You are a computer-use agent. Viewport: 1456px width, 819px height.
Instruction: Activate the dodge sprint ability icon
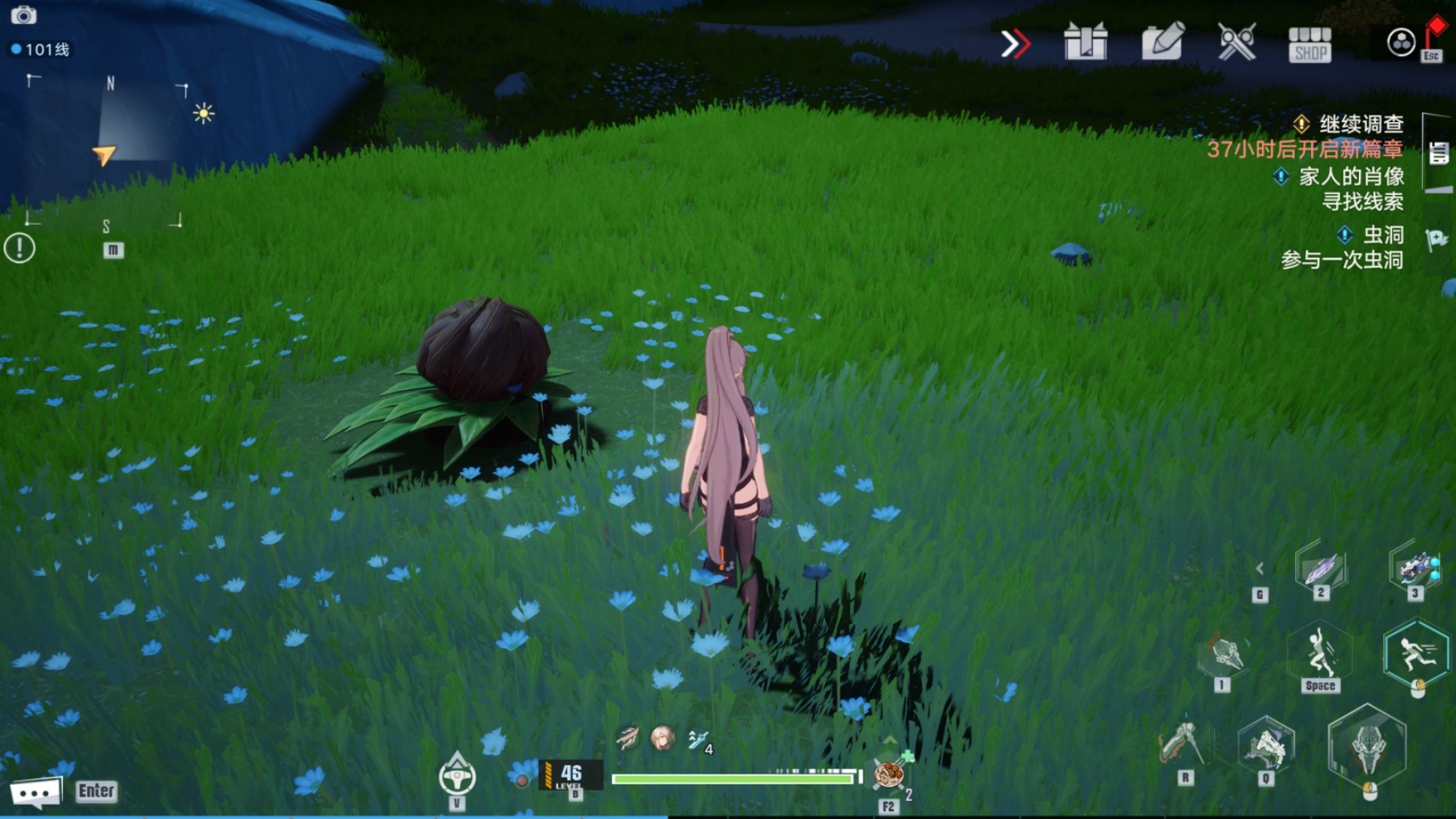pos(1416,653)
